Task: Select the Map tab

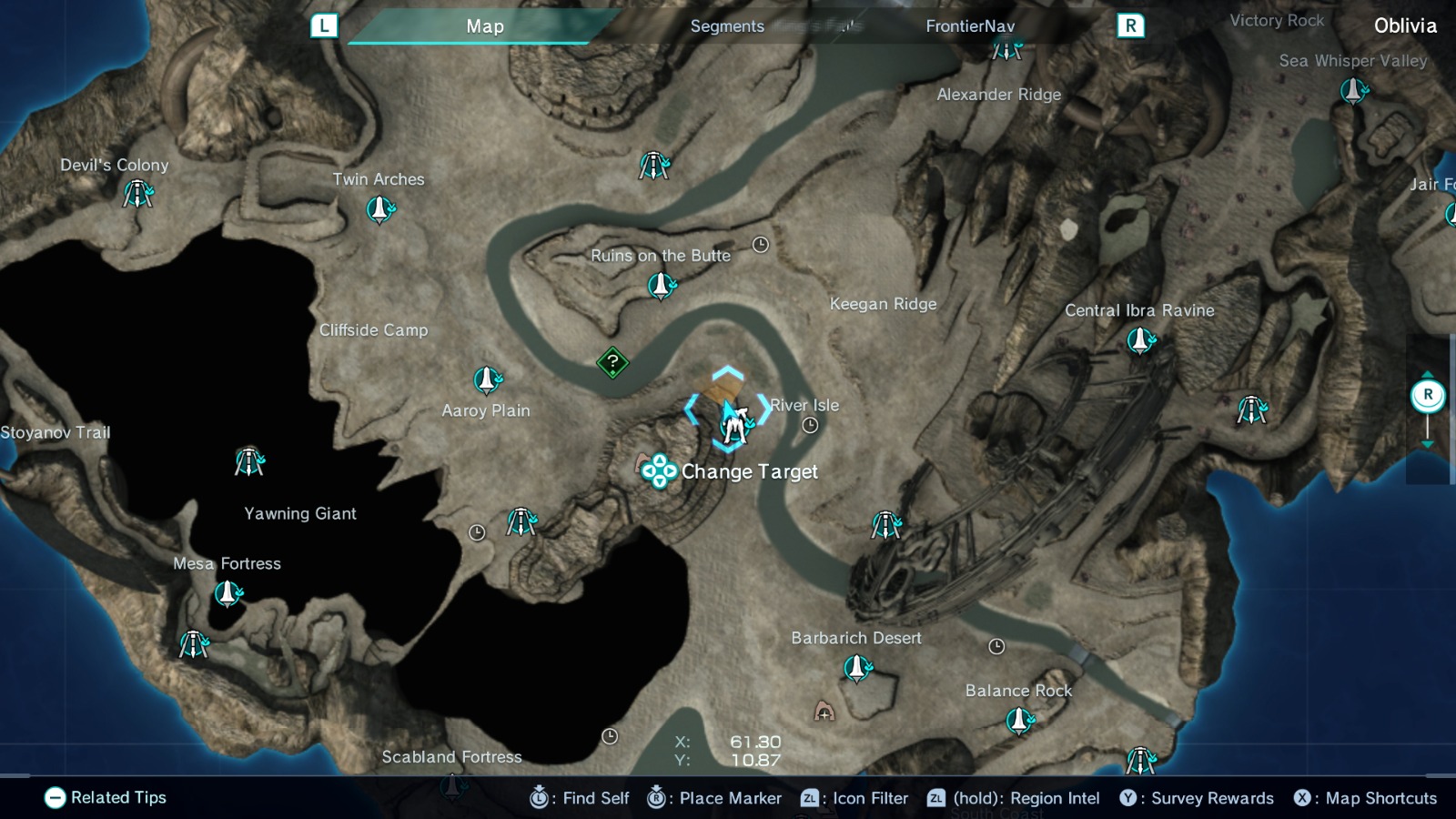Action: click(482, 26)
